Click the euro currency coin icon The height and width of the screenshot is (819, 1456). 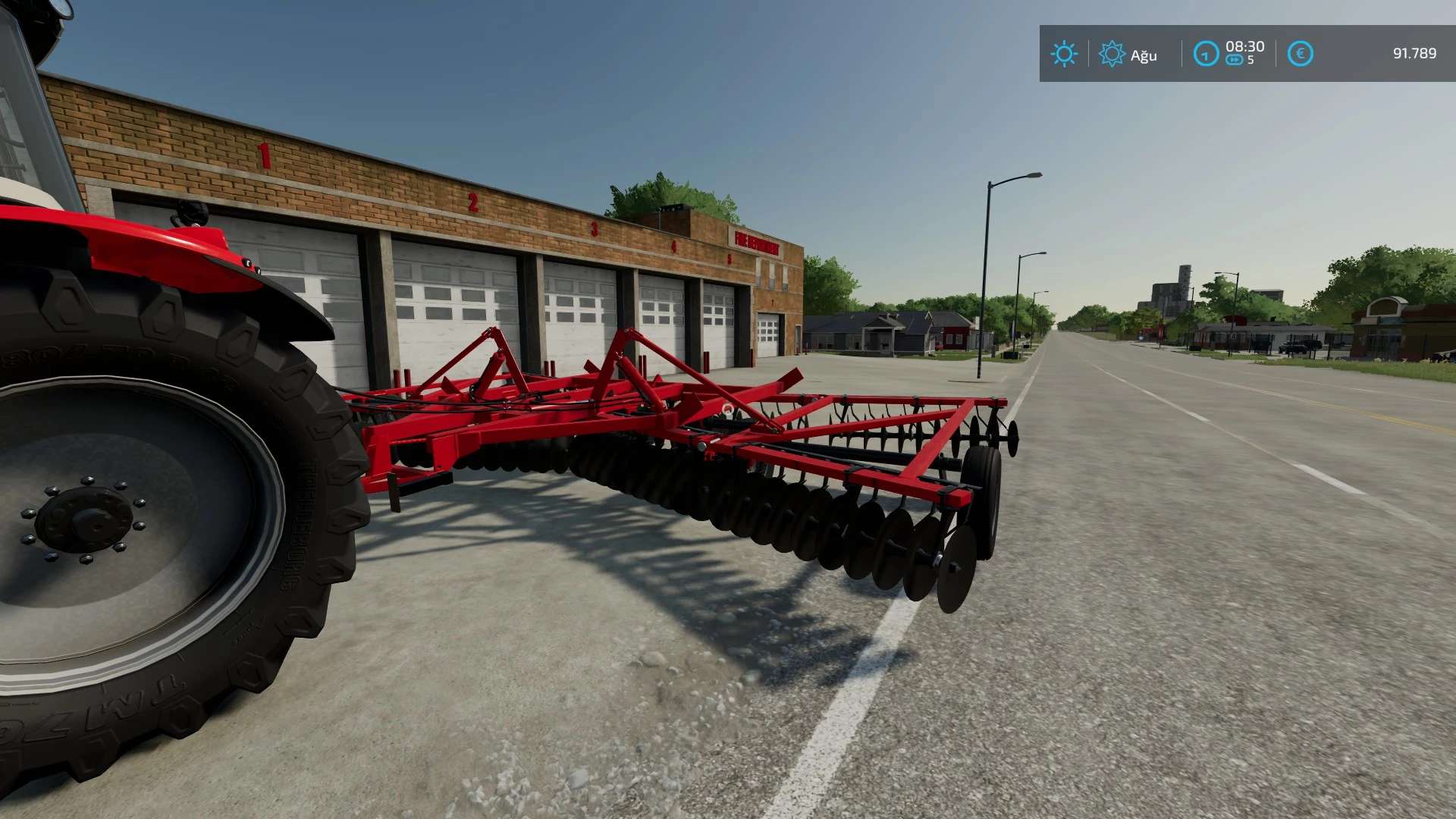(1301, 54)
